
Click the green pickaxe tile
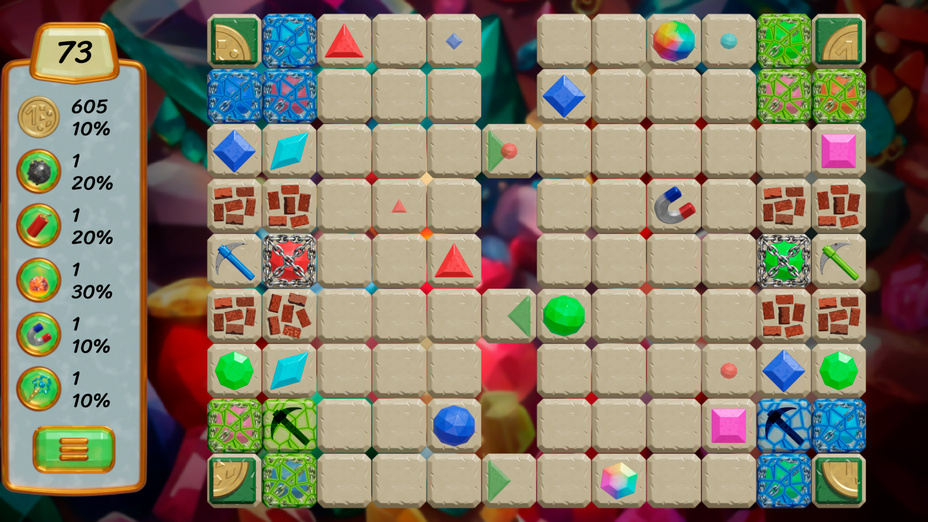(x=838, y=261)
